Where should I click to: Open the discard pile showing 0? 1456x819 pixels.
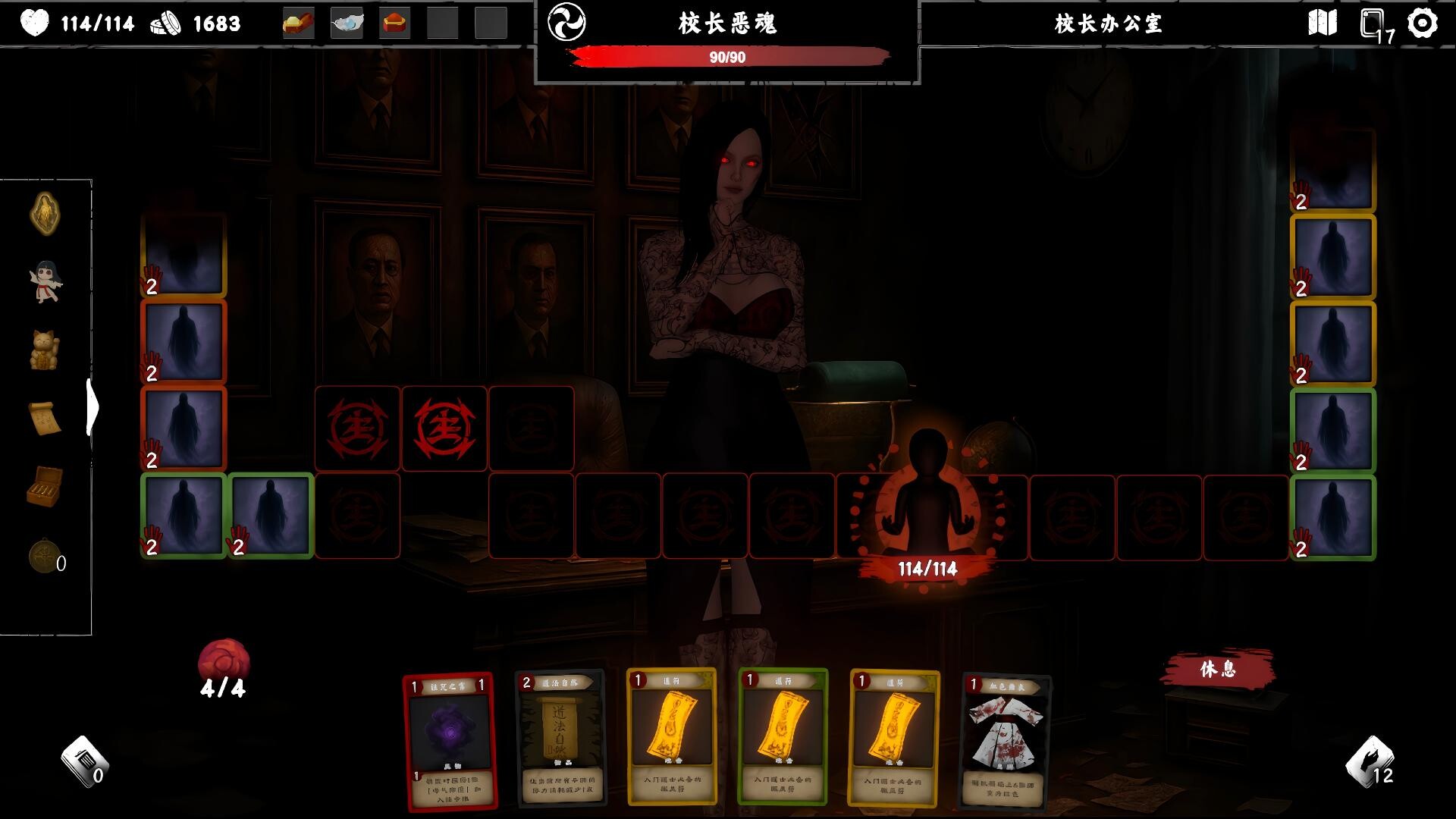click(x=86, y=762)
